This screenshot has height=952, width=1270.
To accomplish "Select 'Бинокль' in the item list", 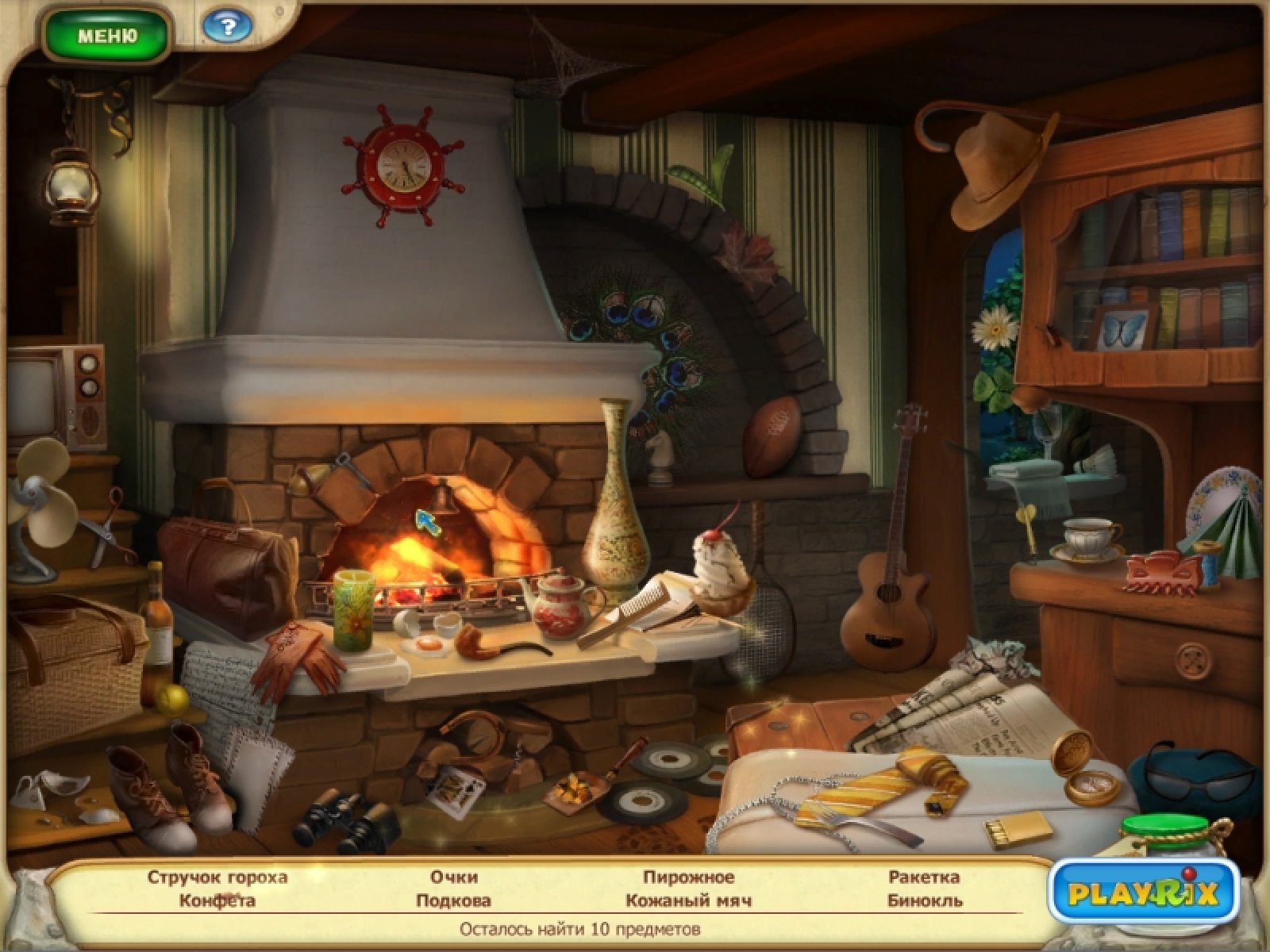I will pos(925,900).
